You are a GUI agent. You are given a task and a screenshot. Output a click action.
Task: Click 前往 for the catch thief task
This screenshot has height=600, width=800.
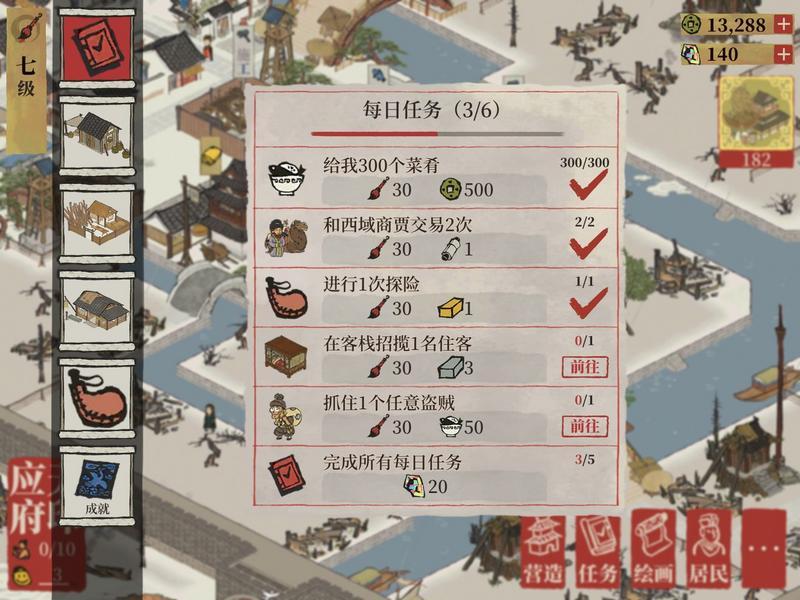(x=585, y=427)
